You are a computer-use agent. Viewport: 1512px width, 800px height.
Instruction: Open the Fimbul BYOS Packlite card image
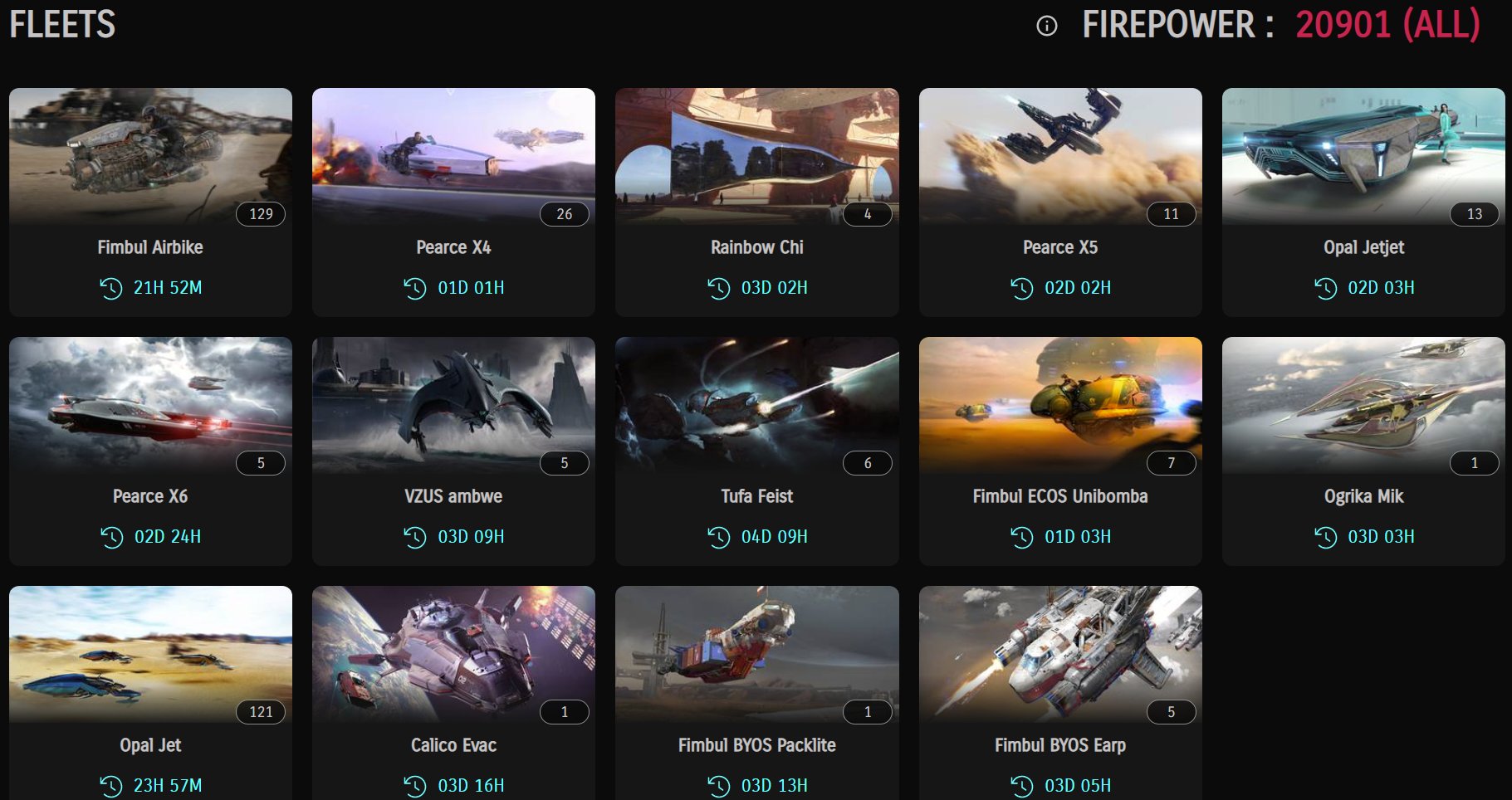pyautogui.click(x=756, y=653)
